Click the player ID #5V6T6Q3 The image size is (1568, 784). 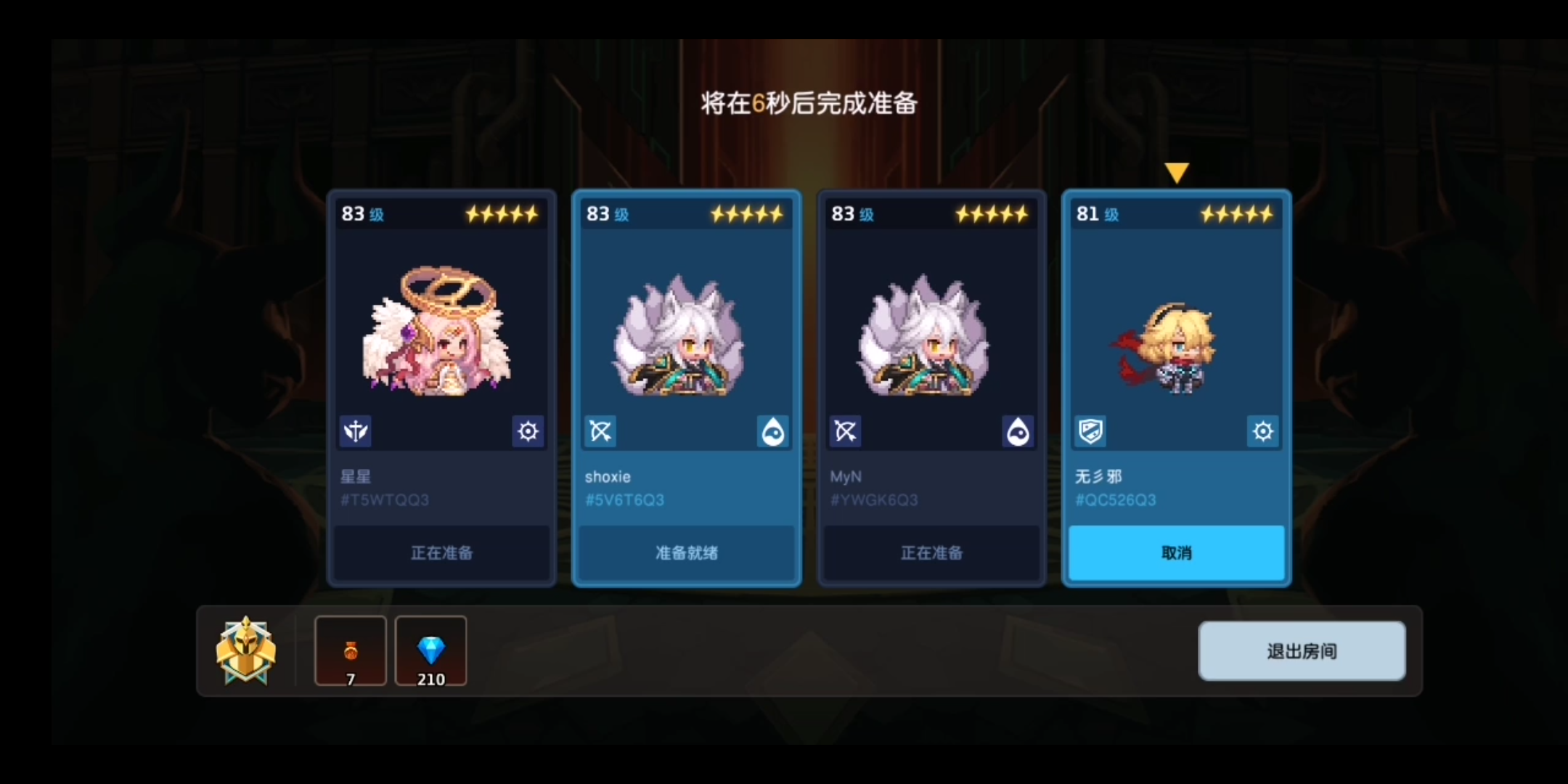click(624, 499)
